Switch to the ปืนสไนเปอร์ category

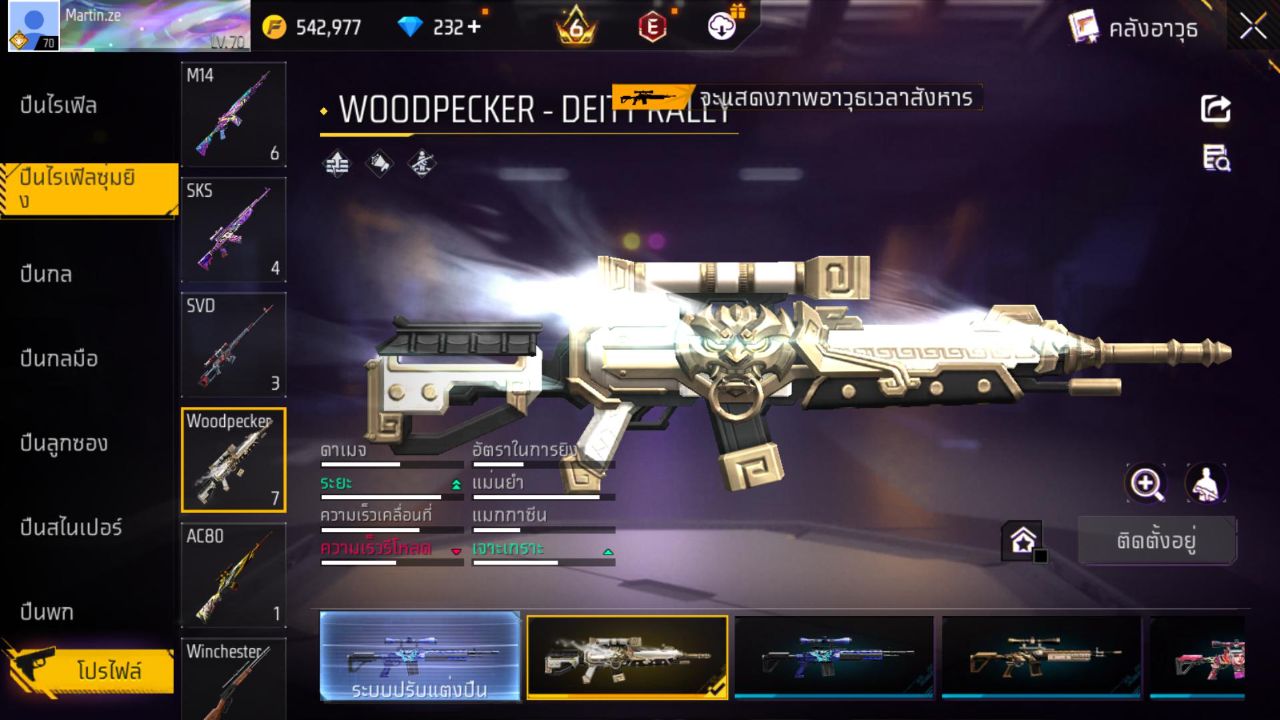[x=70, y=528]
